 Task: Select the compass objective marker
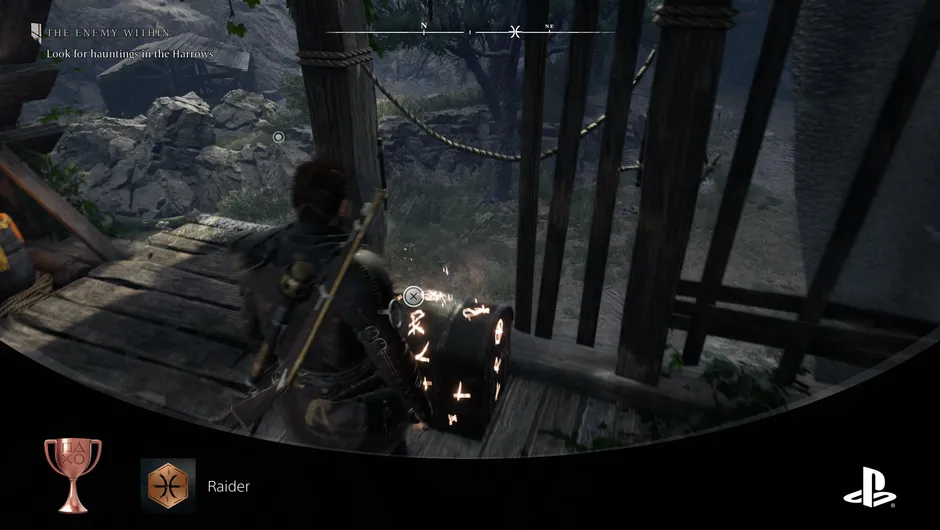(x=514, y=32)
